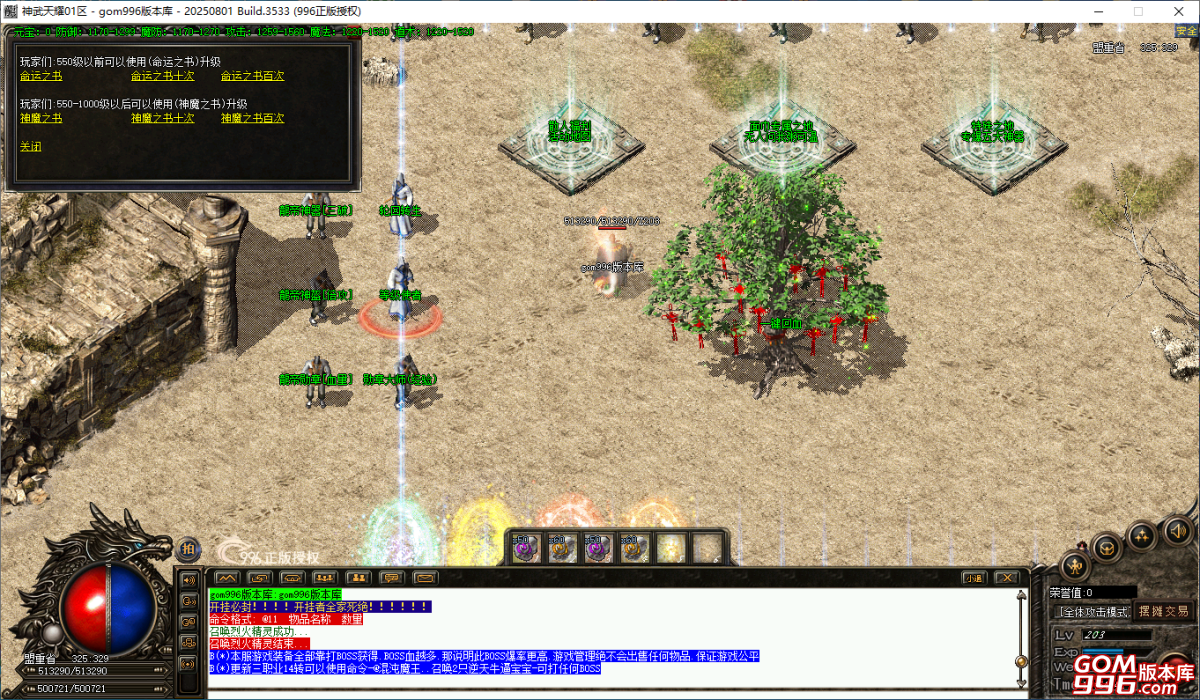This screenshot has width=1200, height=700.
Task: Click the 小退 logout button
Action: (x=974, y=577)
